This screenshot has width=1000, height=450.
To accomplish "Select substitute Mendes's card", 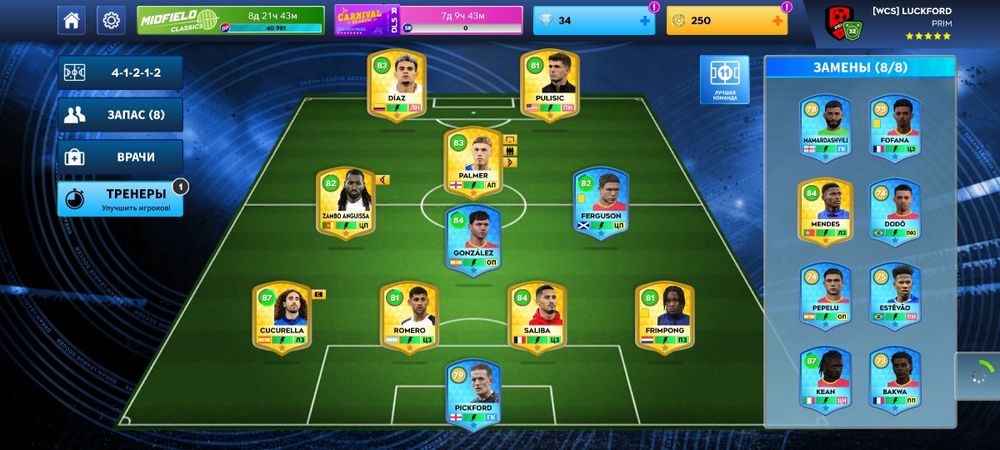I will [825, 211].
